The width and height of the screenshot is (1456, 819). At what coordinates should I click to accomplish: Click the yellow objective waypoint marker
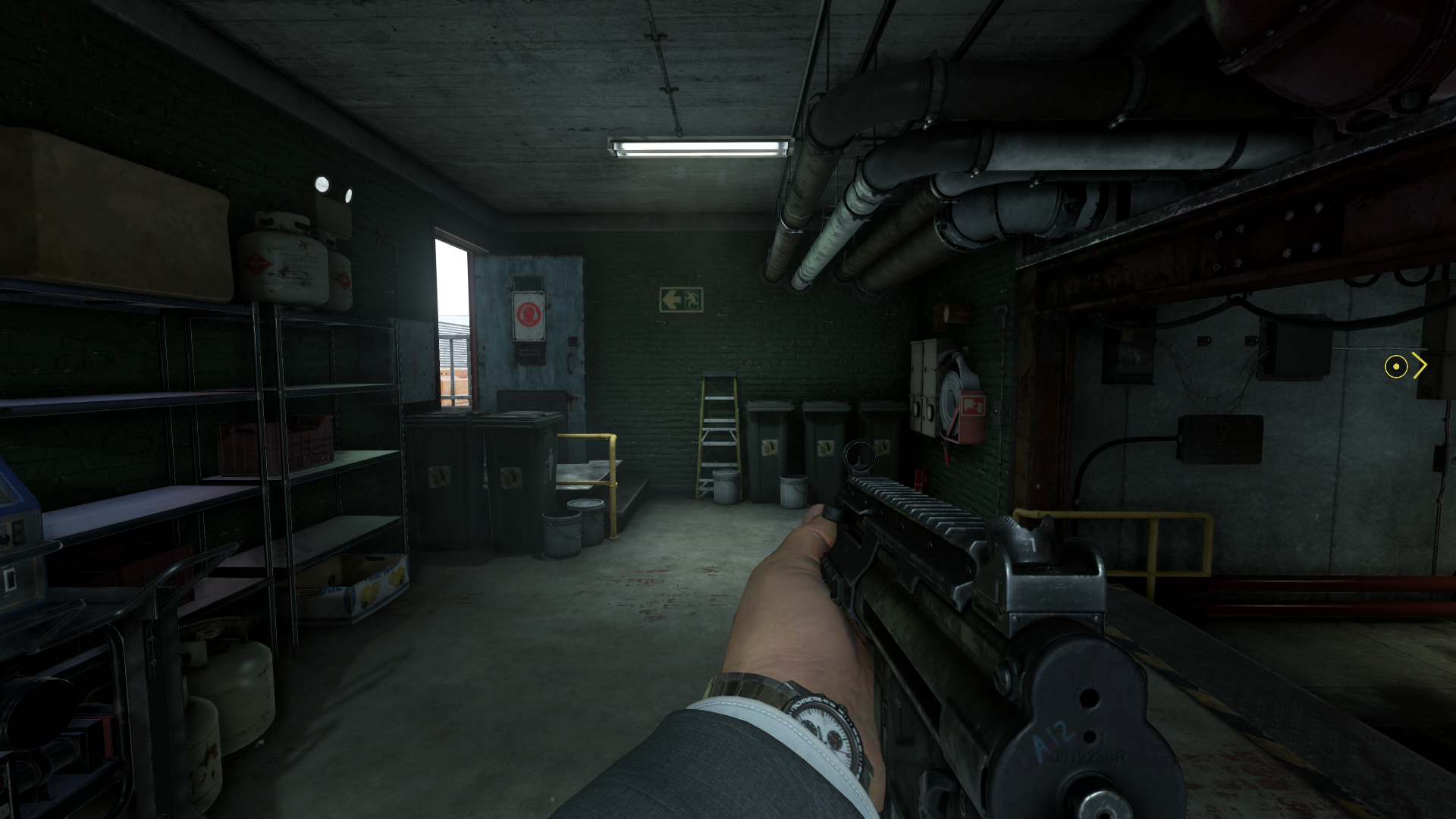click(1398, 367)
